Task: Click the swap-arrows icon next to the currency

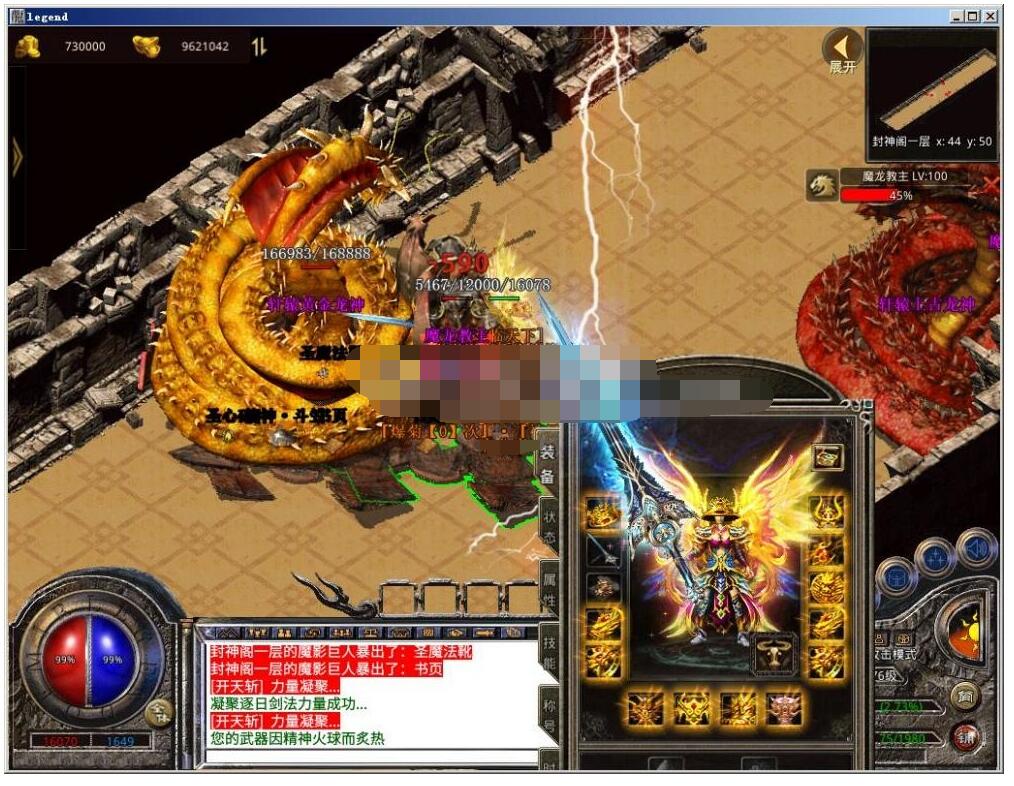Action: coord(259,46)
